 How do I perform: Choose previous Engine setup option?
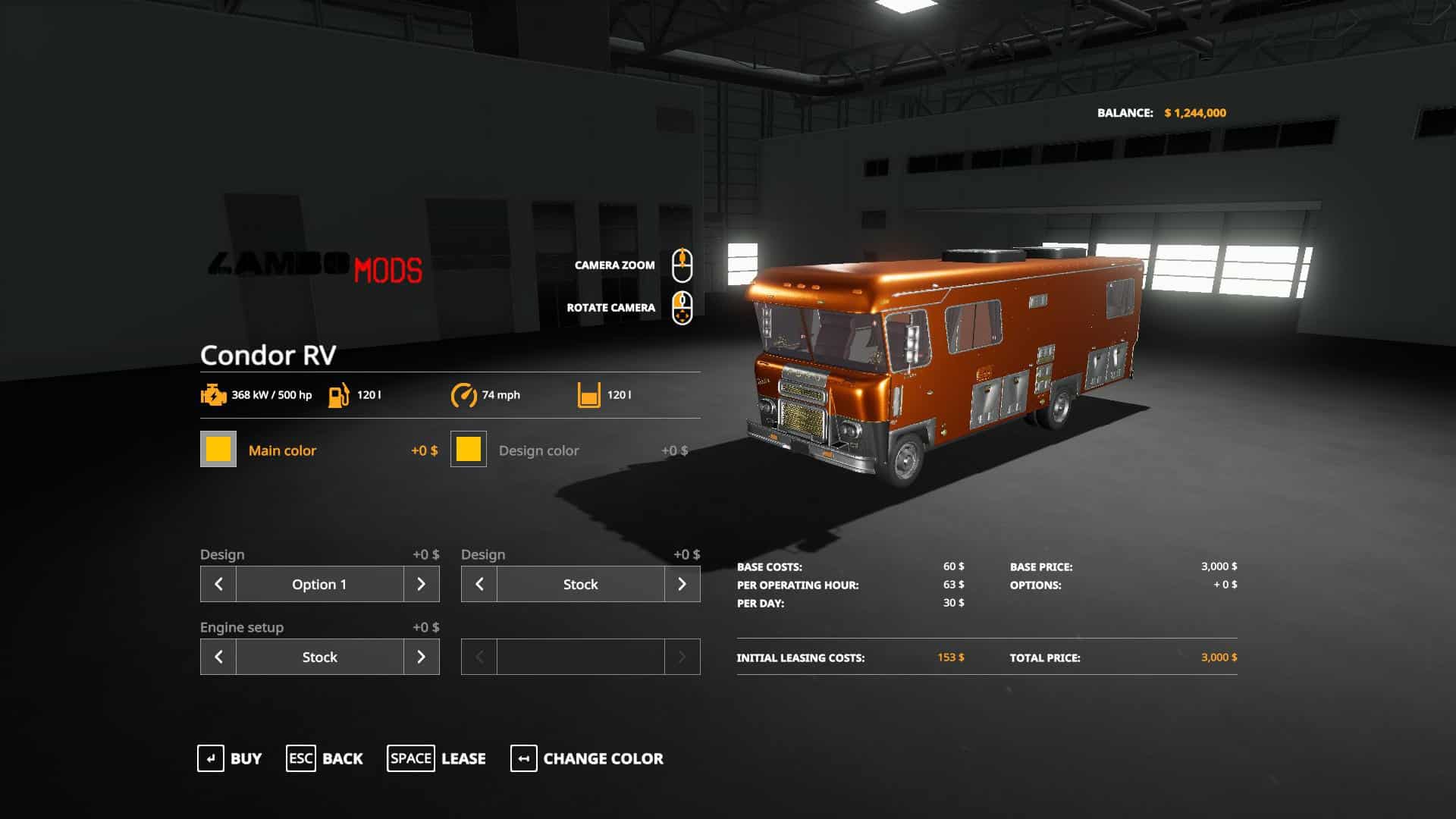point(218,657)
